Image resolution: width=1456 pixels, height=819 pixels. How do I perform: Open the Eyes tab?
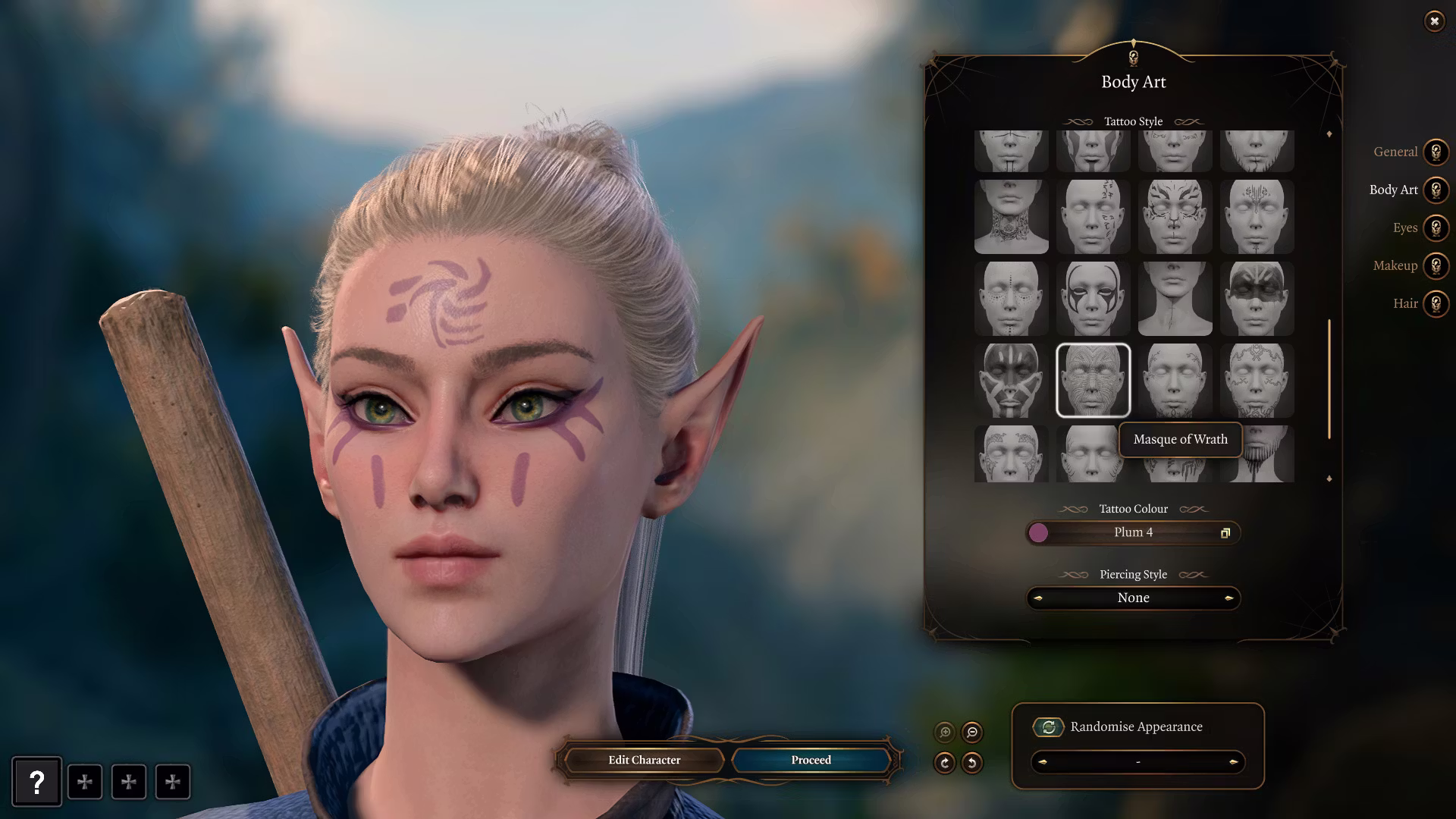click(x=1435, y=227)
